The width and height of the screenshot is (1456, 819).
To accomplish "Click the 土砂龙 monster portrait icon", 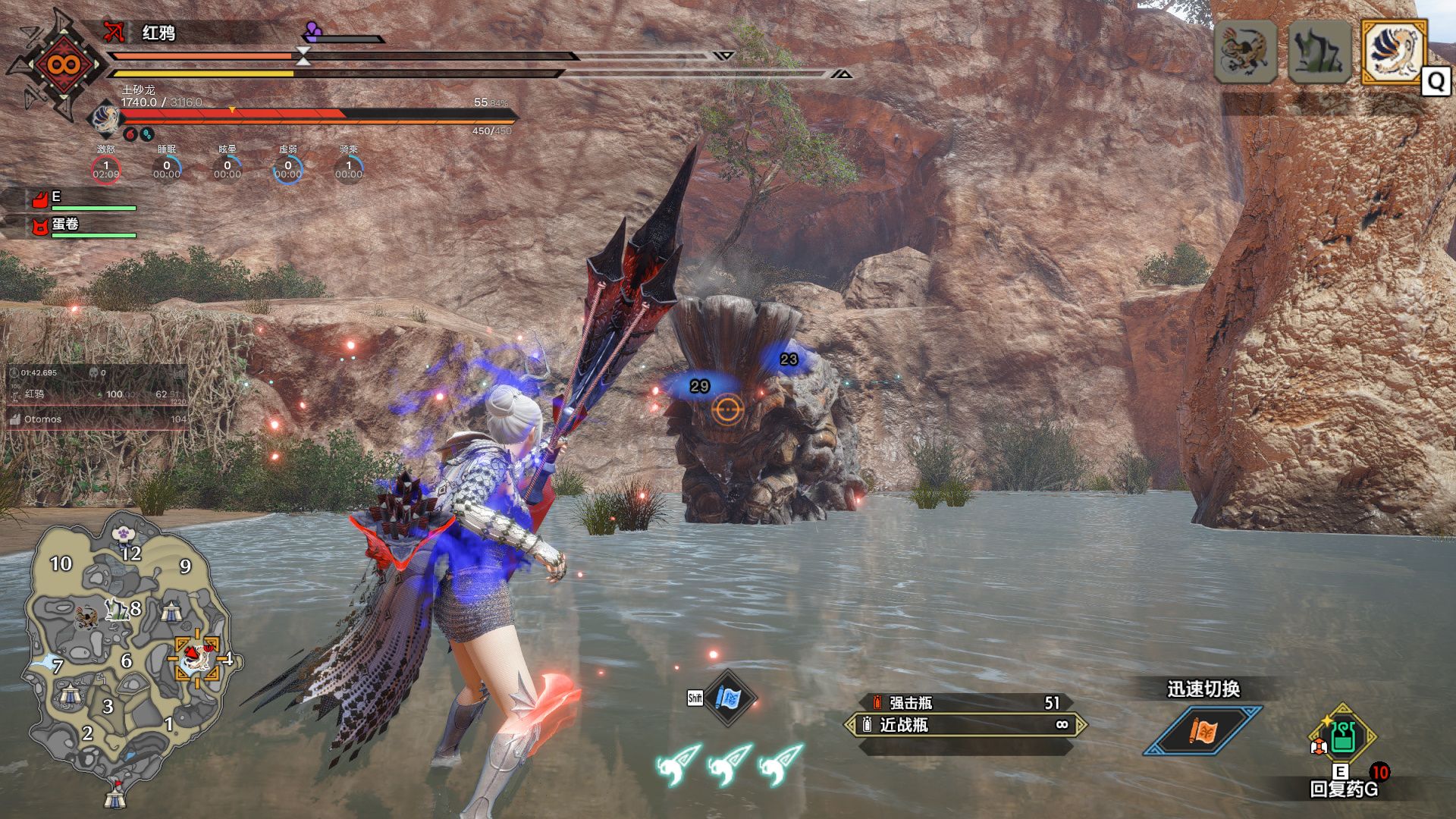I will point(104,118).
